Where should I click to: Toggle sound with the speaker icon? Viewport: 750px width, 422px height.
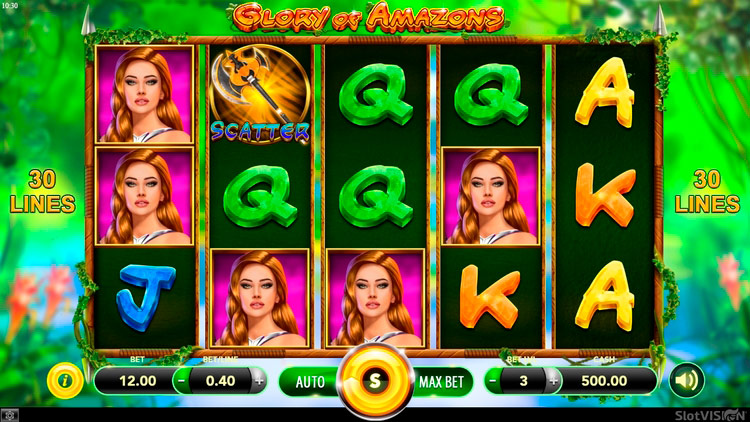pyautogui.click(x=687, y=380)
